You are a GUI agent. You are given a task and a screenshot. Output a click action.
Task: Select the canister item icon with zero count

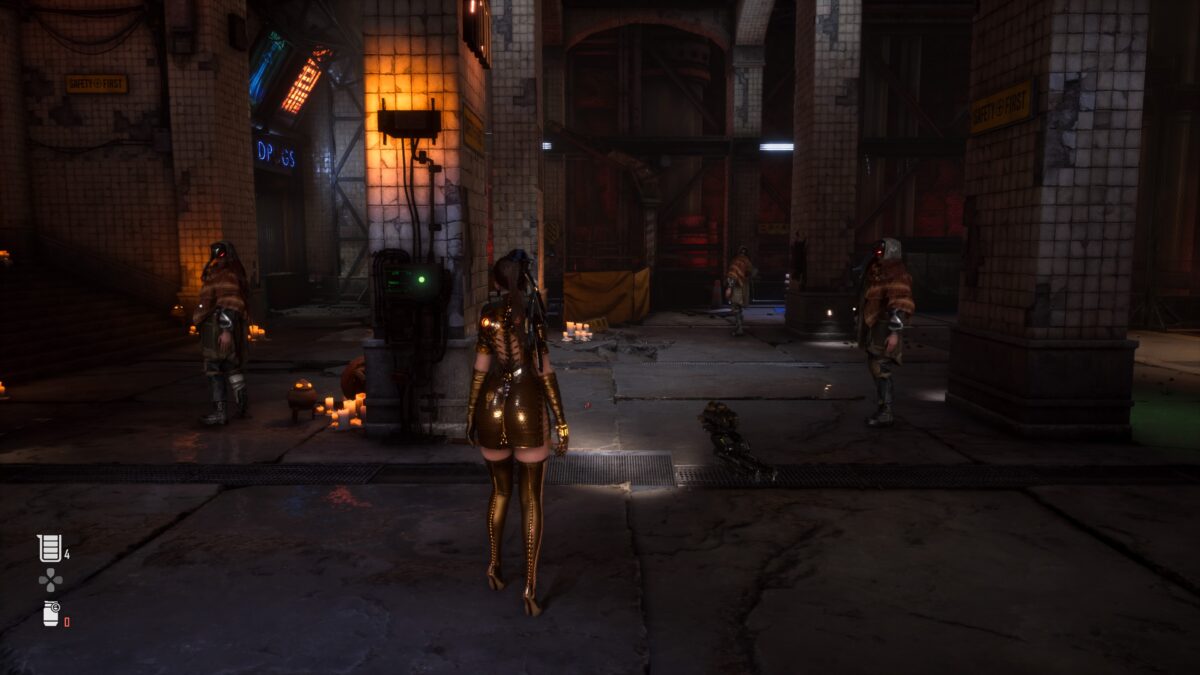click(51, 614)
